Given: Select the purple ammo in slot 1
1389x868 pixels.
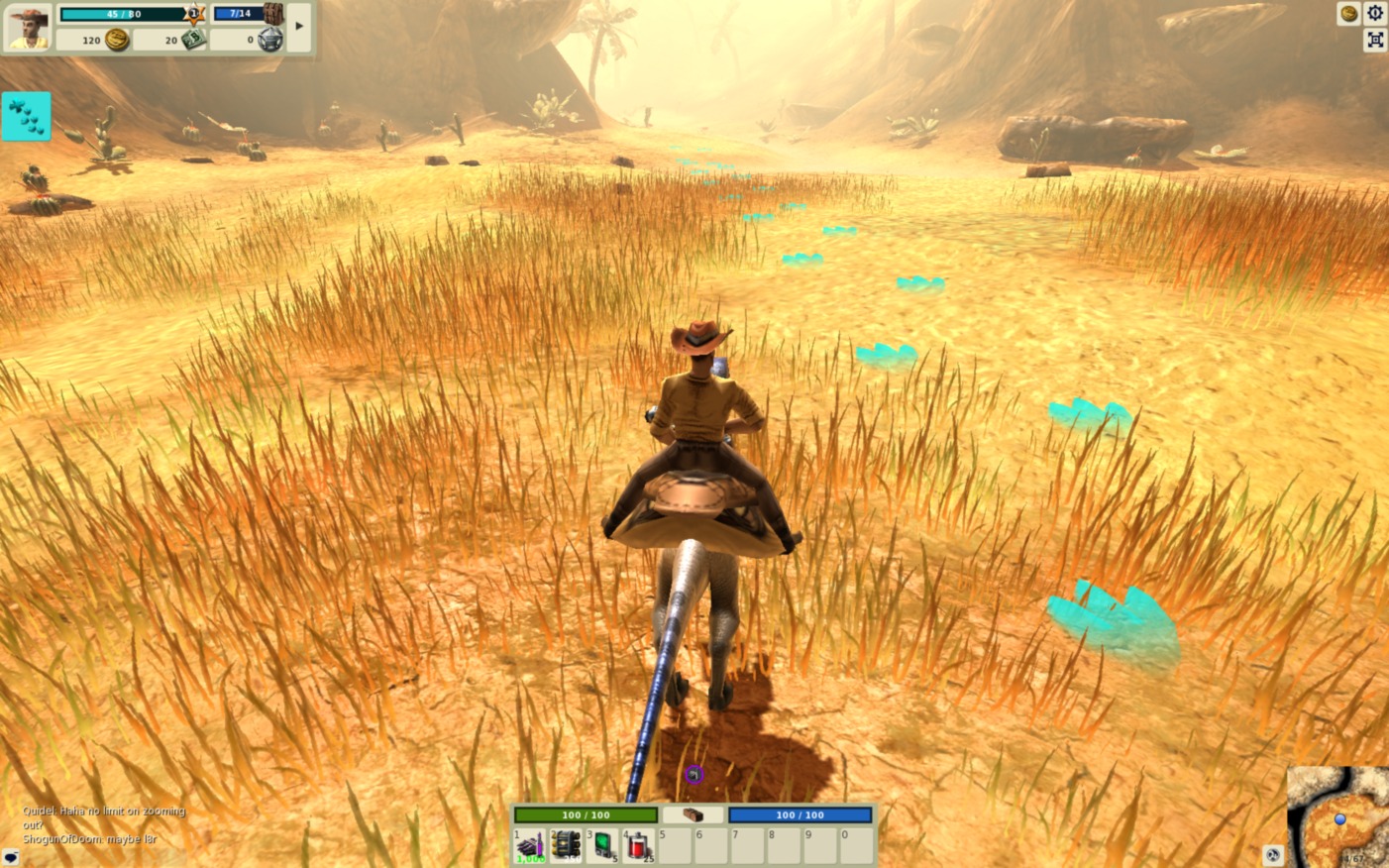Looking at the screenshot, I should click(530, 845).
